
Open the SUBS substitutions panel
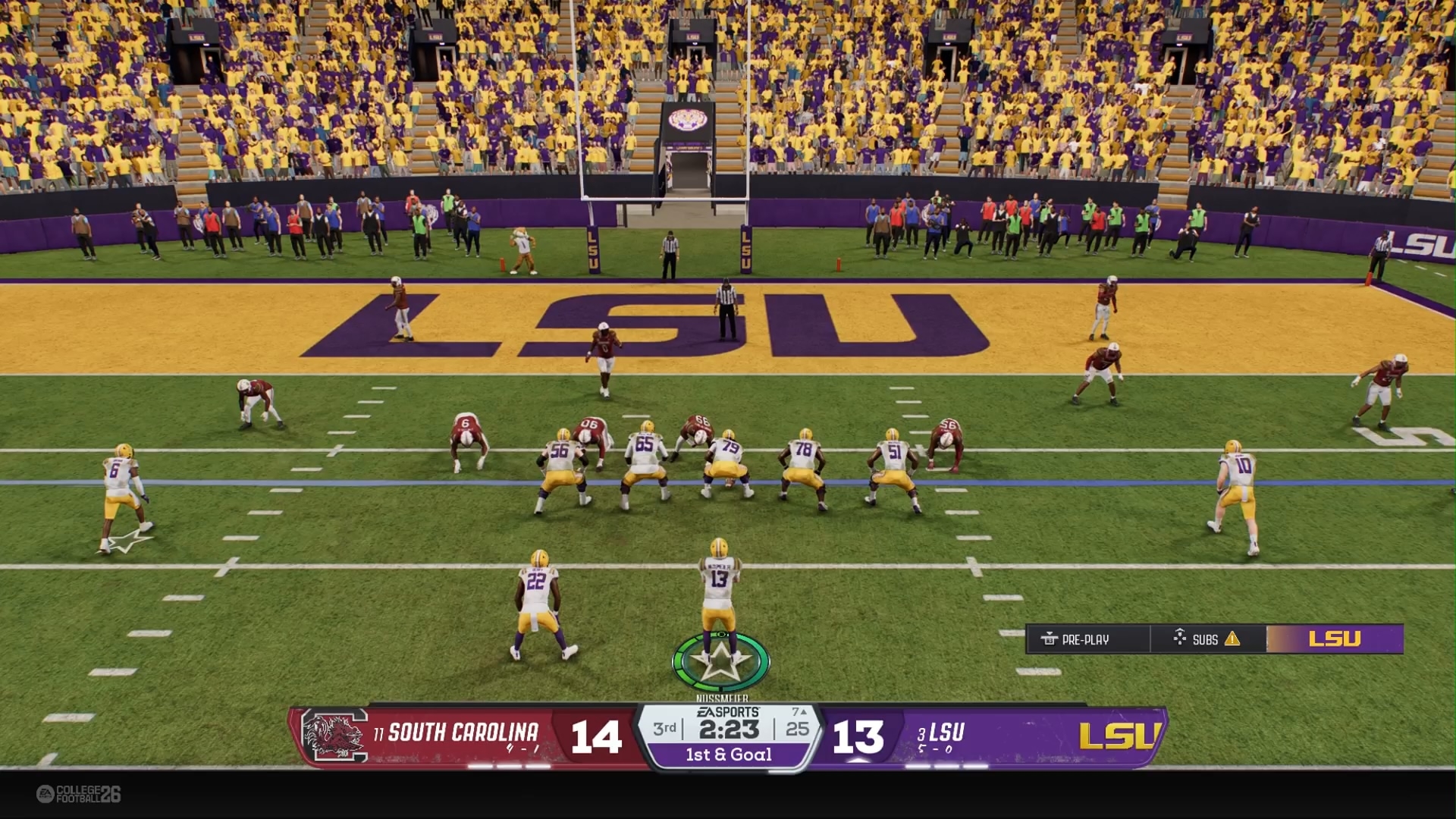pos(1206,639)
